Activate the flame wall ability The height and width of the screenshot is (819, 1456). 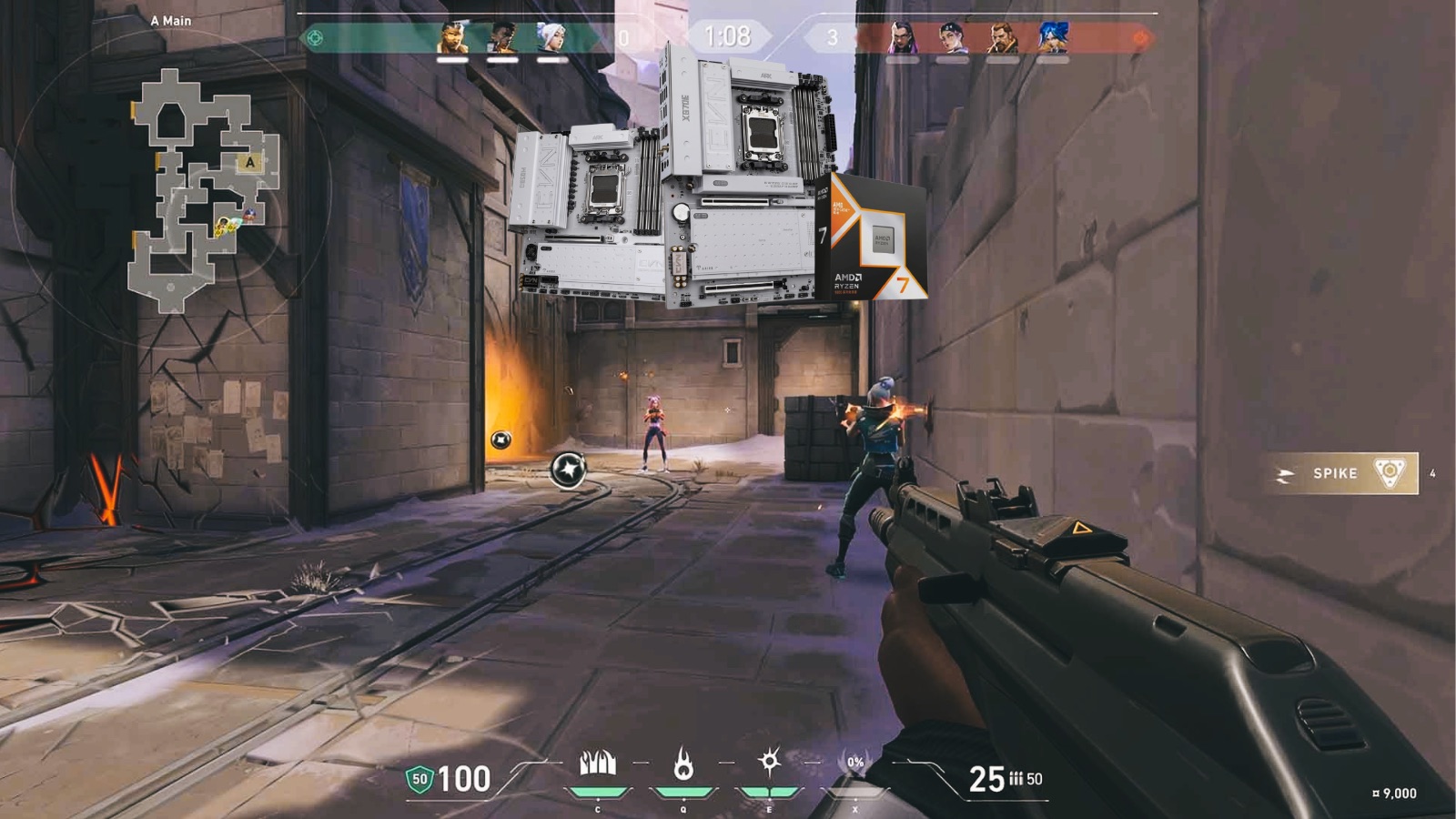[598, 764]
